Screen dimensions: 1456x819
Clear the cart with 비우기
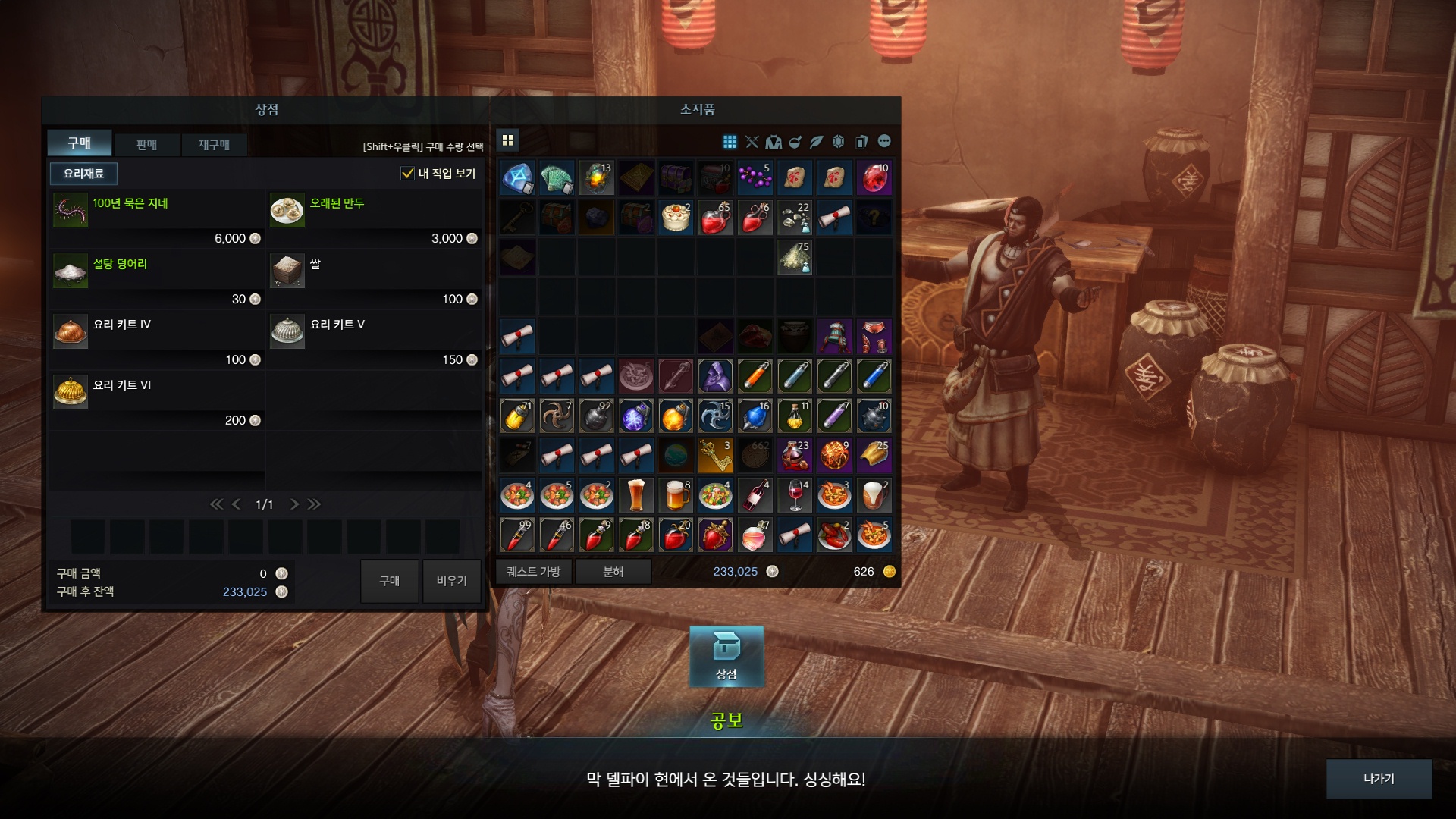[451, 581]
